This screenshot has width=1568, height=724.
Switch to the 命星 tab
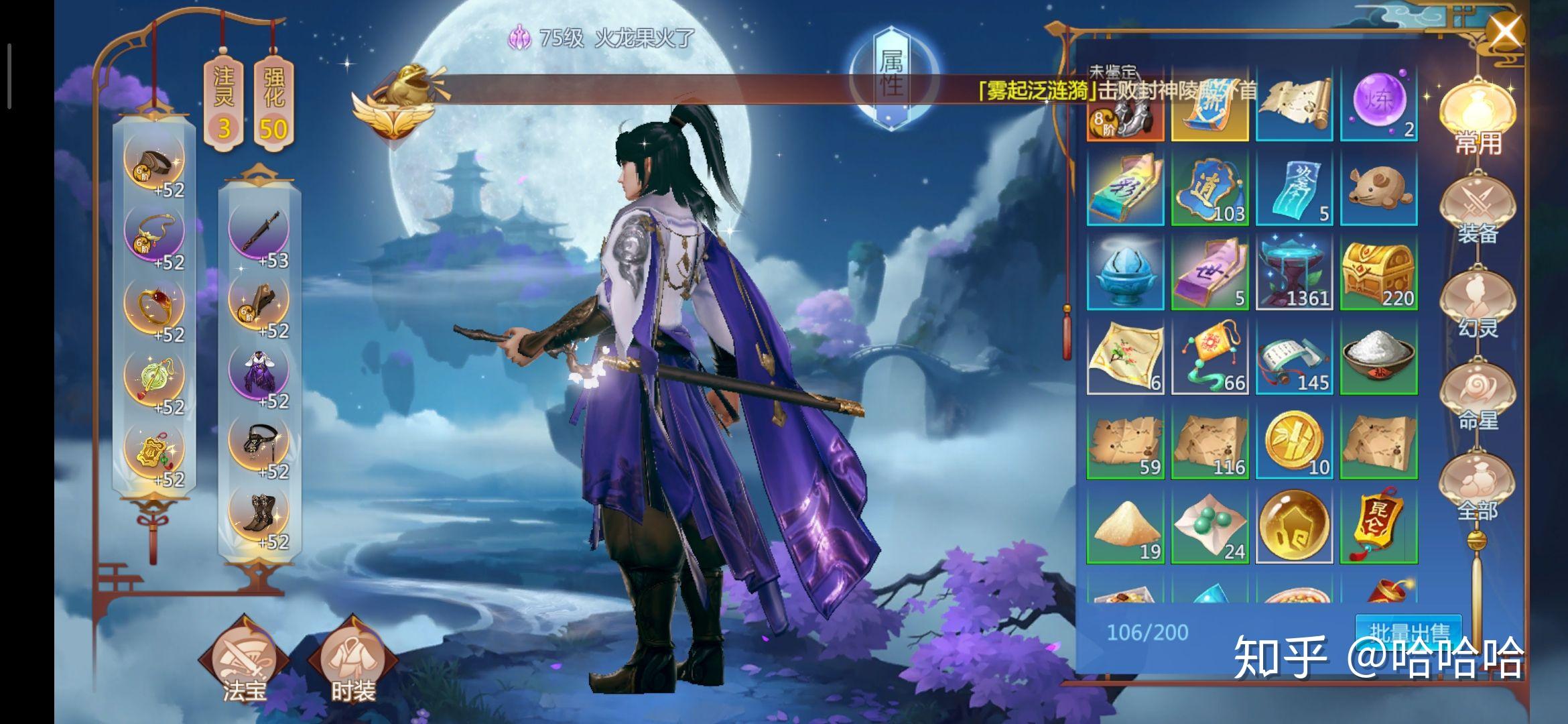point(1478,398)
